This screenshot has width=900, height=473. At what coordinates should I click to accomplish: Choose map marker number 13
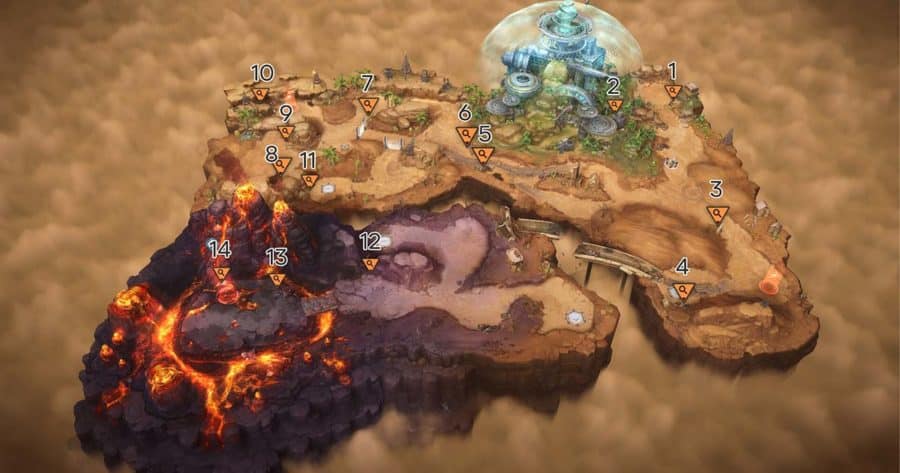coord(277,278)
